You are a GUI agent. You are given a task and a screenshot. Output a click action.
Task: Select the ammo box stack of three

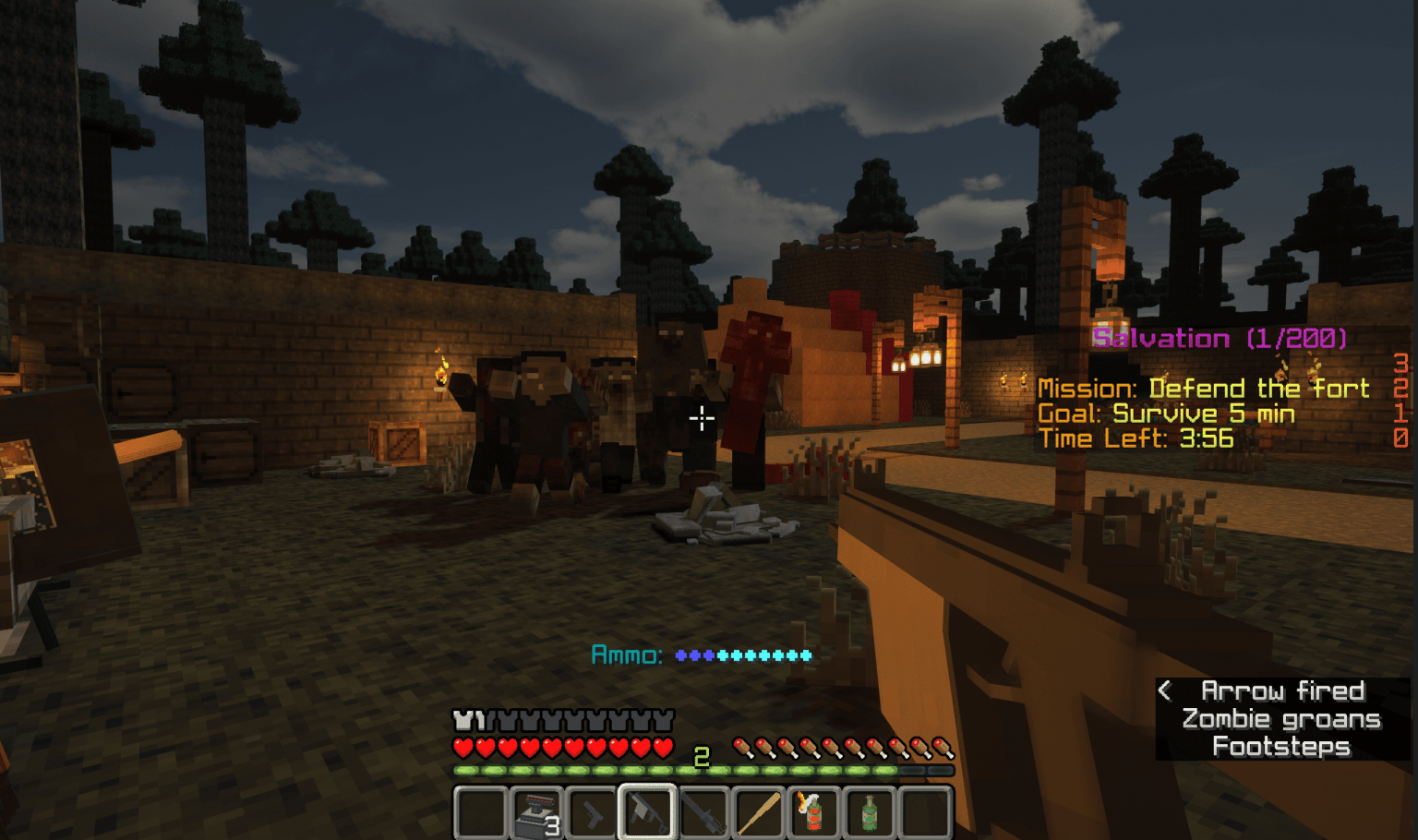tap(535, 813)
